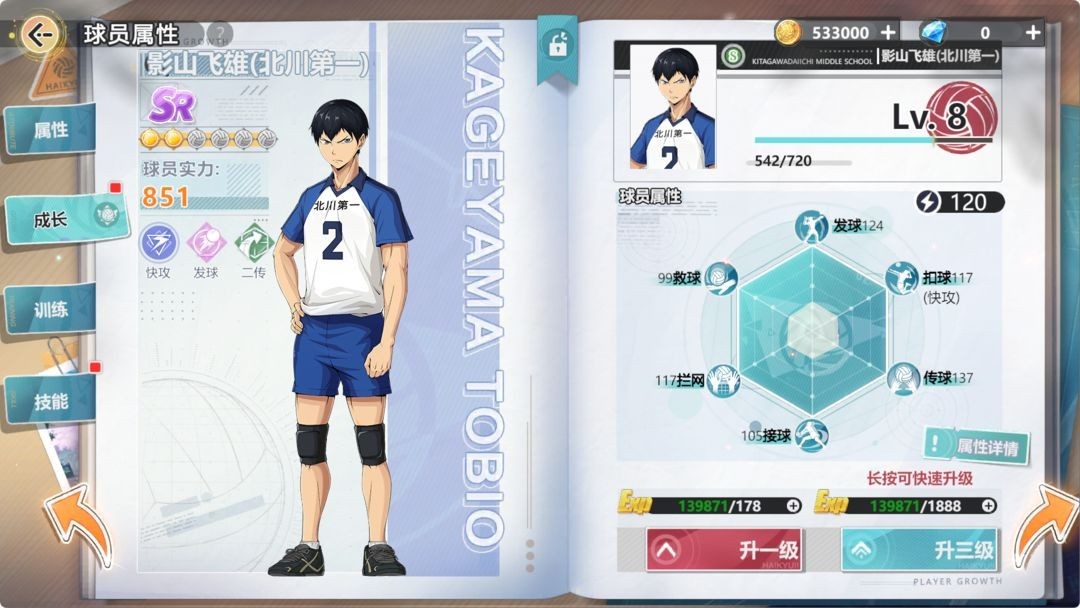This screenshot has width=1080, height=608.
Task: Click the 升三级 triple level-up button
Action: [919, 550]
